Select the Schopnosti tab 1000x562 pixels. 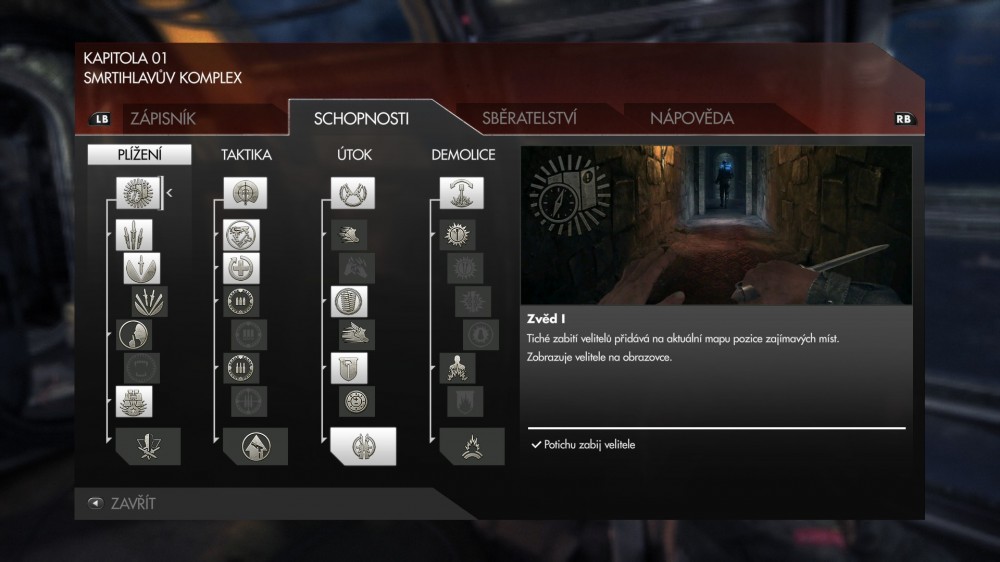(361, 118)
